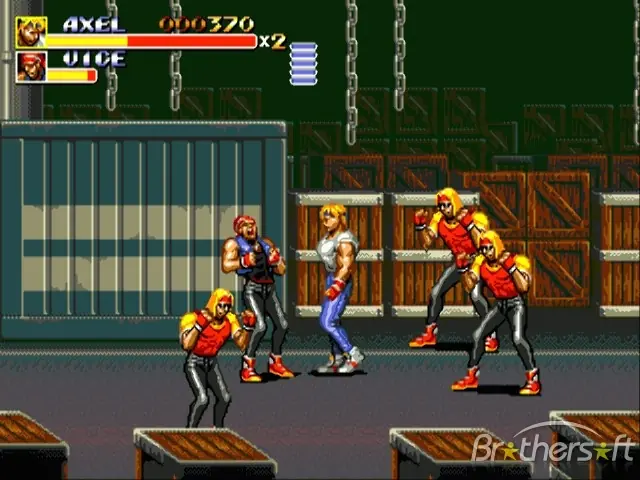
Task: Click Axel's player portrait icon
Action: [30, 32]
